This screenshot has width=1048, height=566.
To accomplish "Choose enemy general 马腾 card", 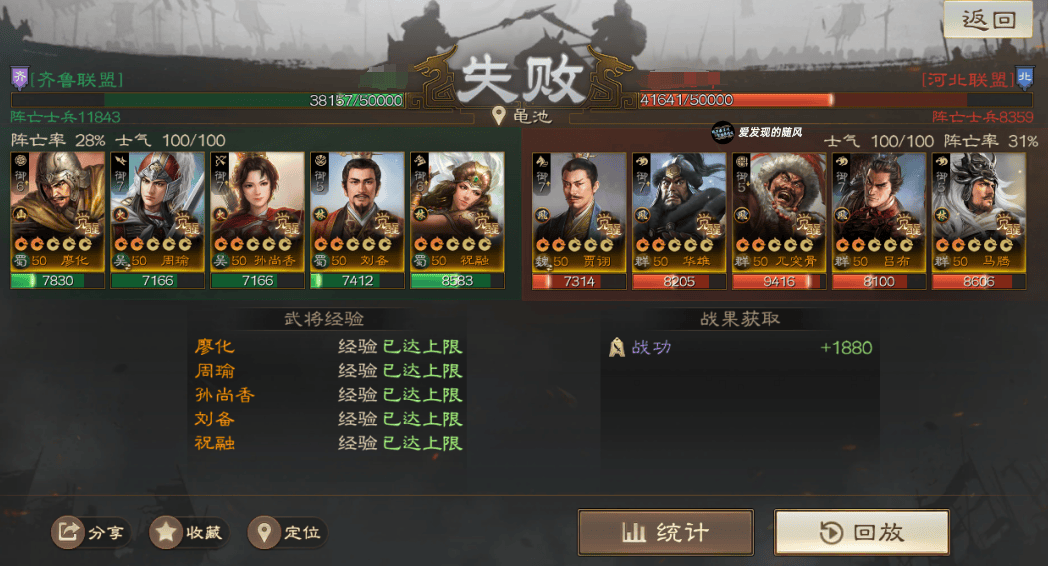I will pyautogui.click(x=979, y=213).
